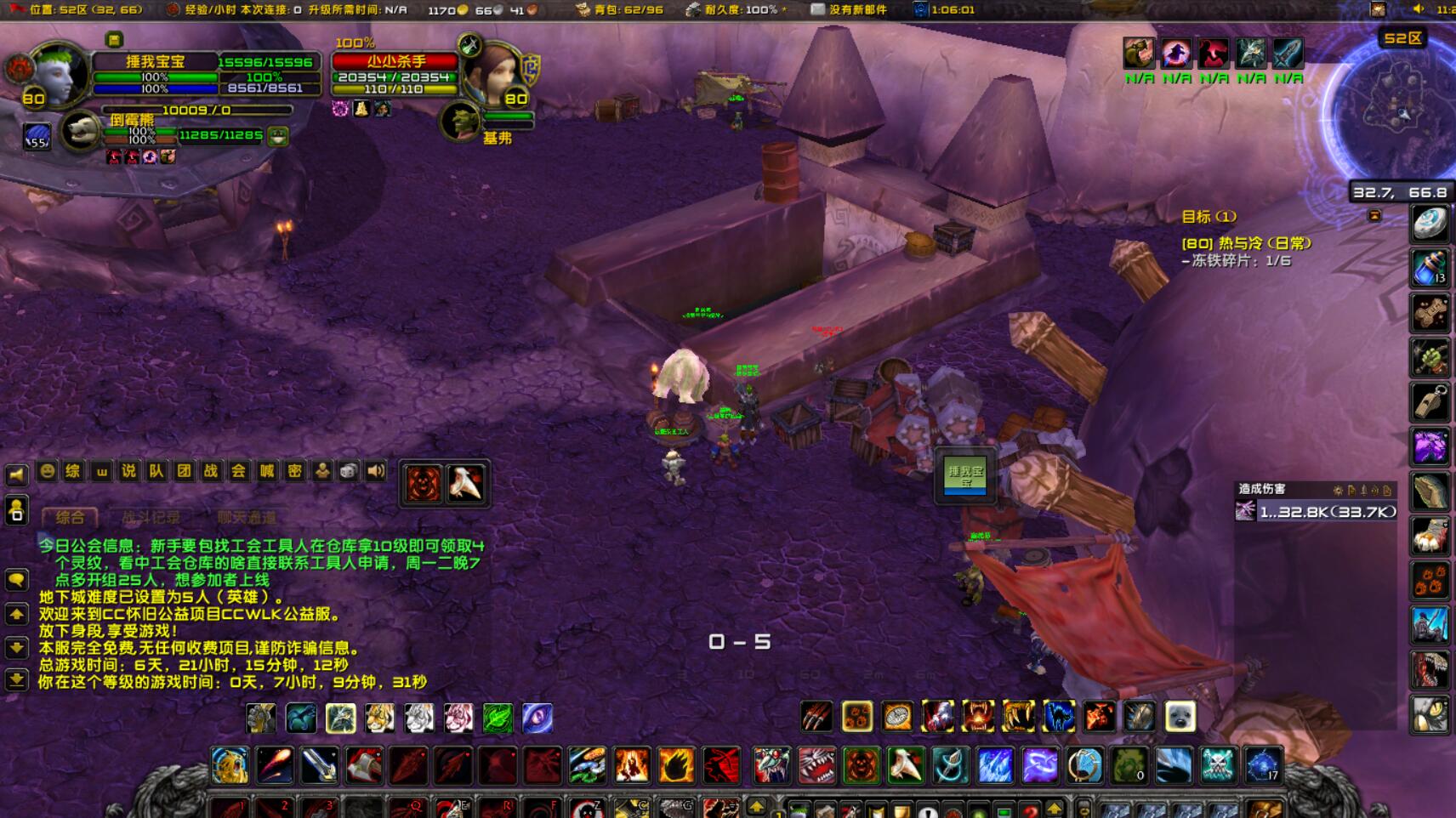Activate the seal pup pet ability icon
The height and width of the screenshot is (818, 1456).
[x=1180, y=718]
